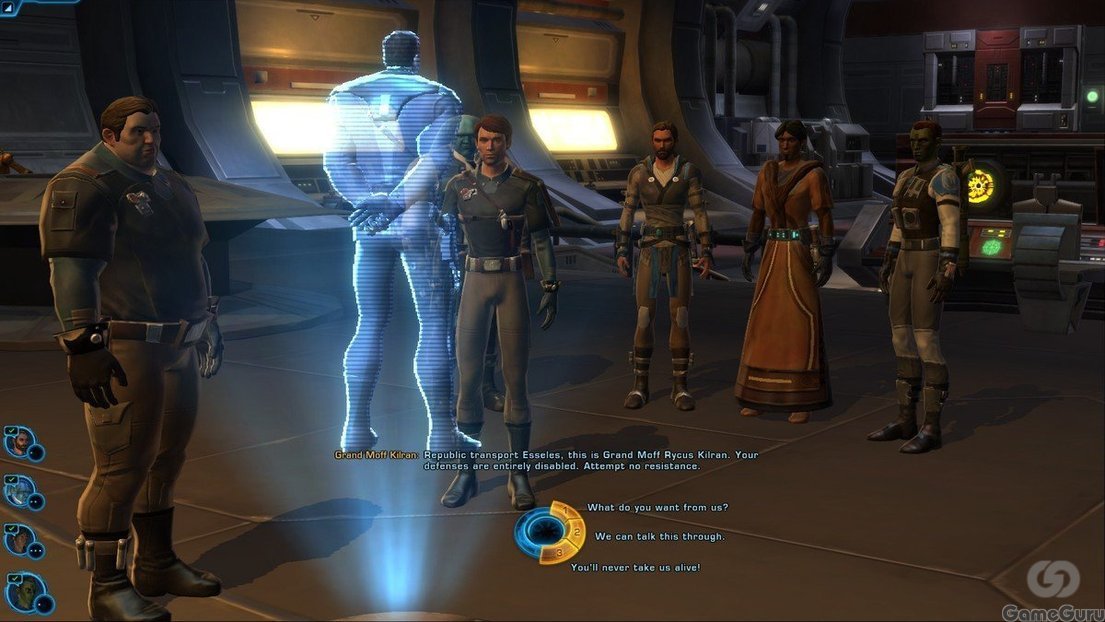Screen dimensions: 1105x622
Task: Click segment 1 on the dialogue wheel
Action: 566,512
